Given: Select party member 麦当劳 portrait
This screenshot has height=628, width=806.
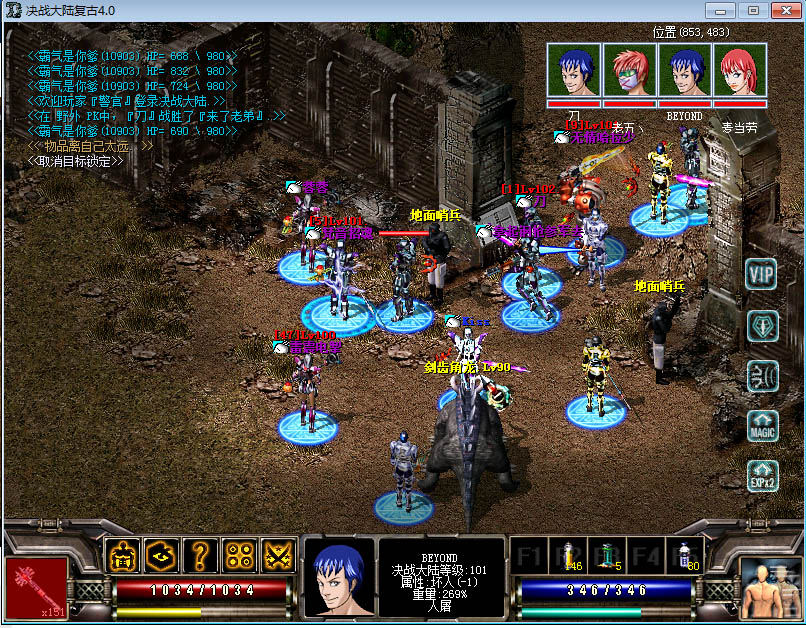Looking at the screenshot, I should [x=740, y=70].
